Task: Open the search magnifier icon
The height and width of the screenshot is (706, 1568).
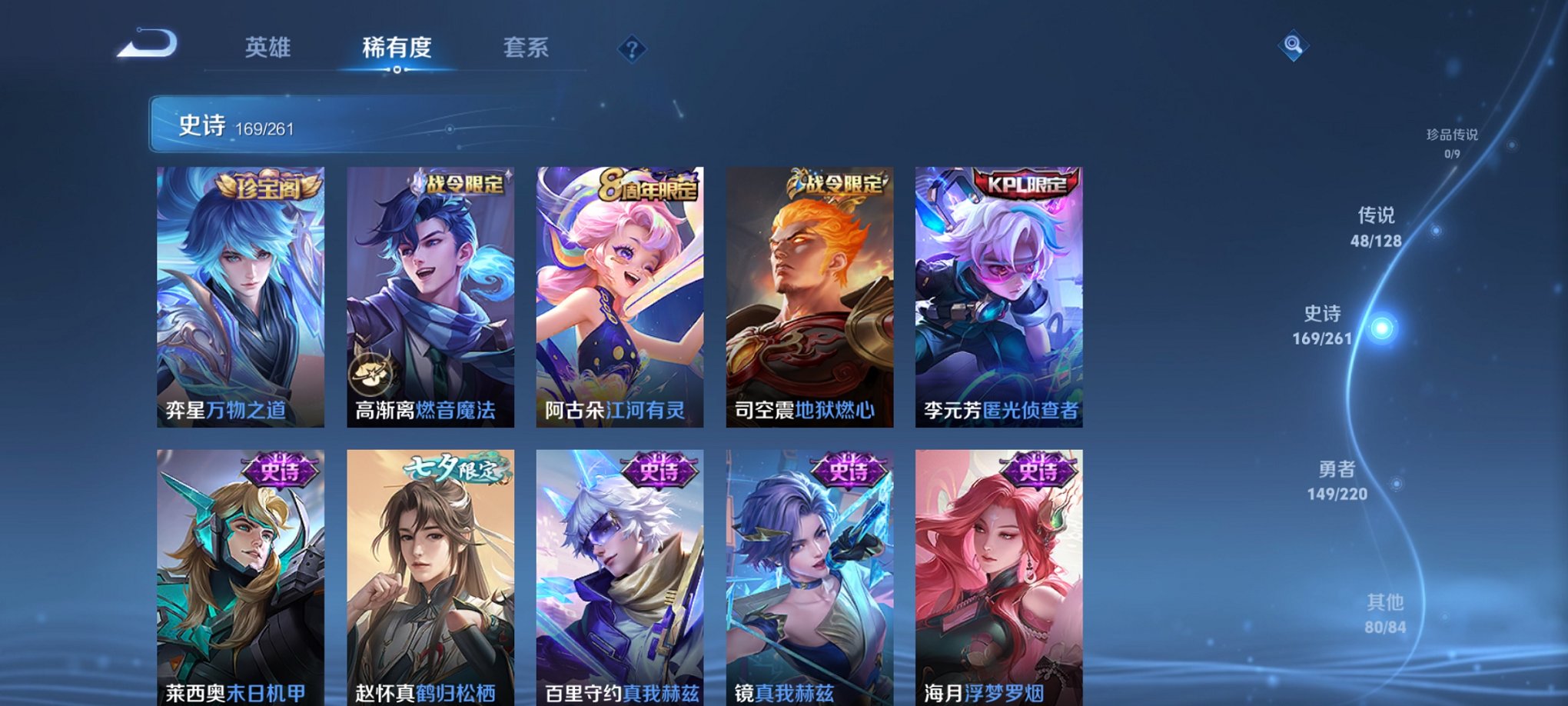Action: (1292, 46)
